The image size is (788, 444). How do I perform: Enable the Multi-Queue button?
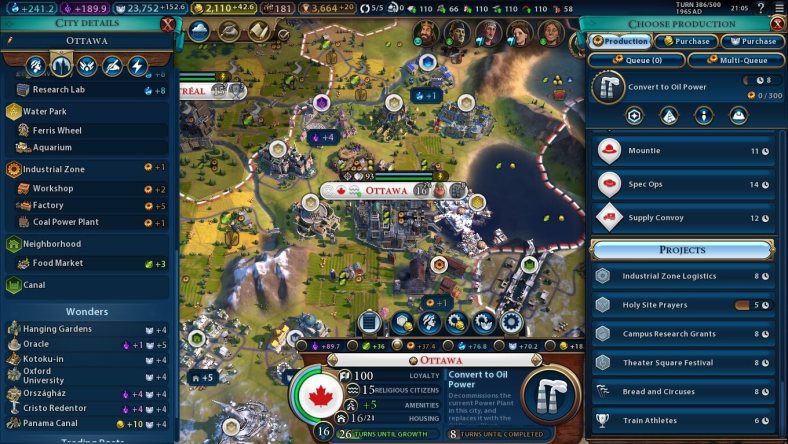736,60
